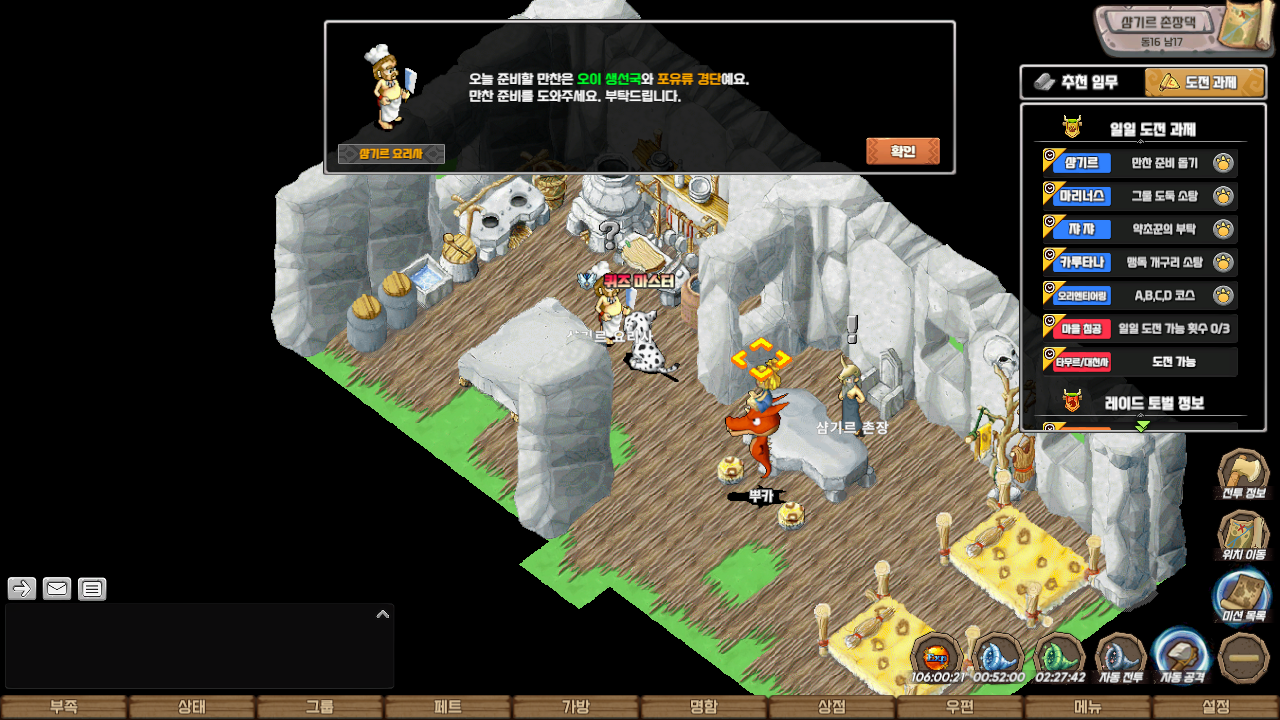
Task: Open the 페트 pet menu
Action: click(x=447, y=707)
